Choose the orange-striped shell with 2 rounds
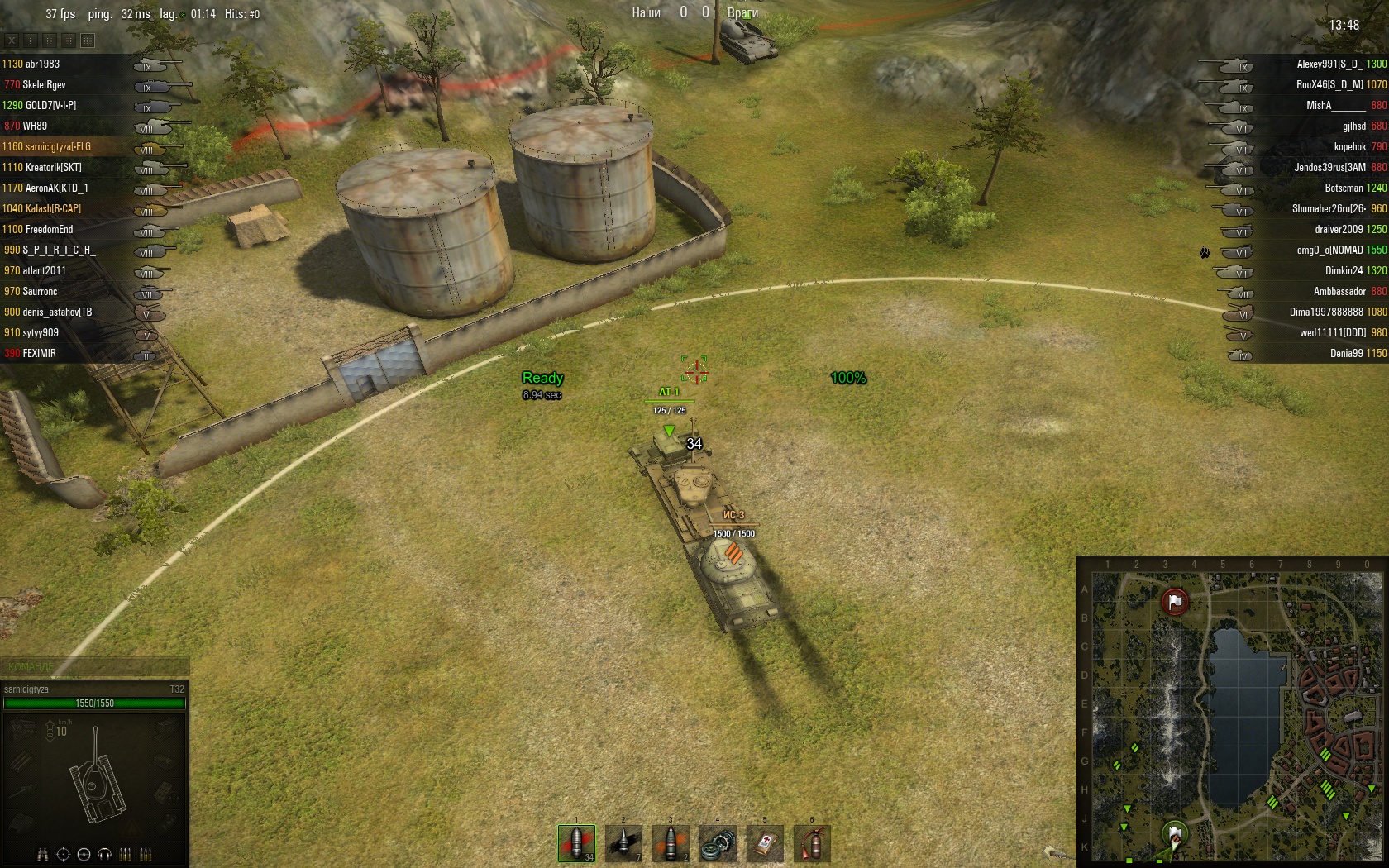The width and height of the screenshot is (1389, 868). pos(671,843)
